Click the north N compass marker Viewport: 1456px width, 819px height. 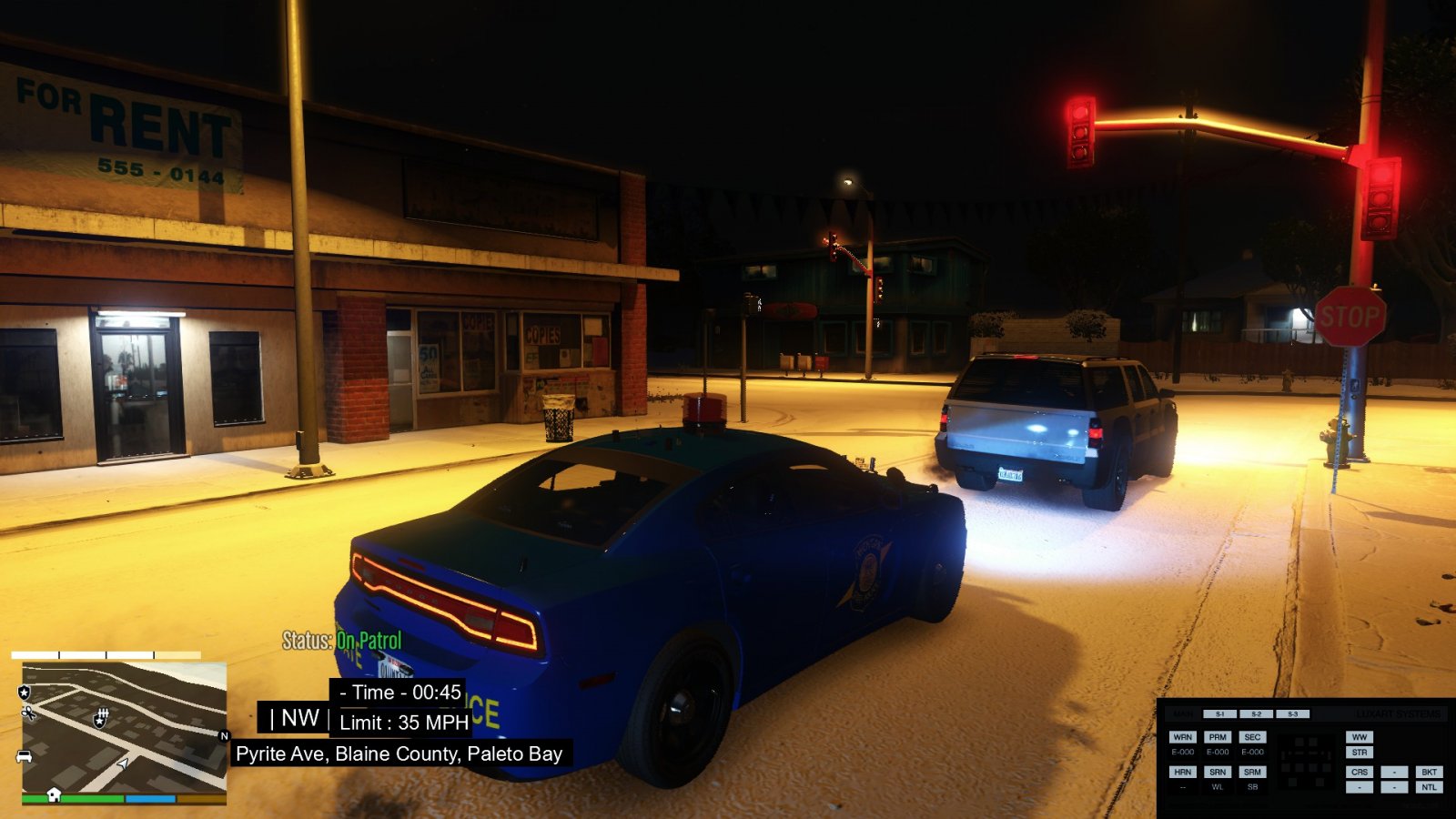tap(224, 736)
